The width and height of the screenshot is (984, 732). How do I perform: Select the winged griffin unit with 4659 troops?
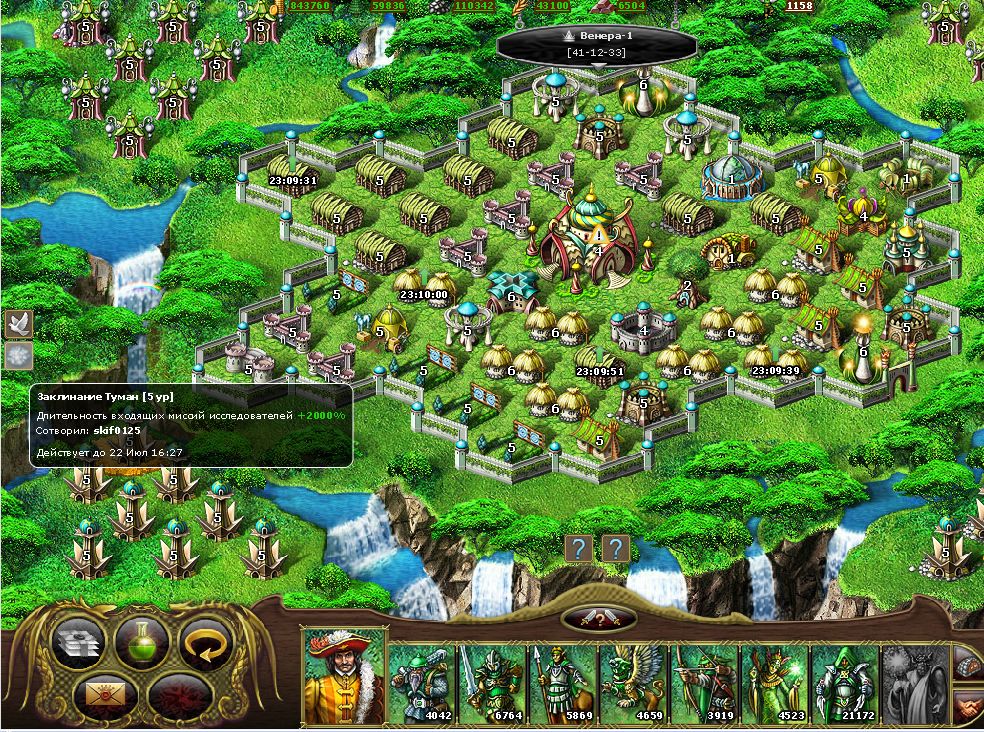631,684
